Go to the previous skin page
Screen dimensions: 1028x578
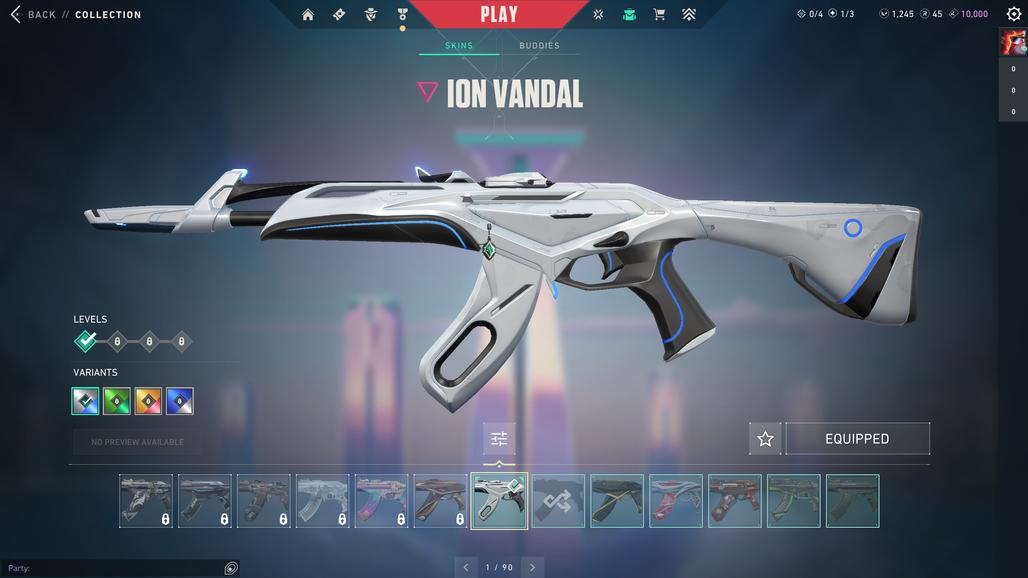click(466, 567)
